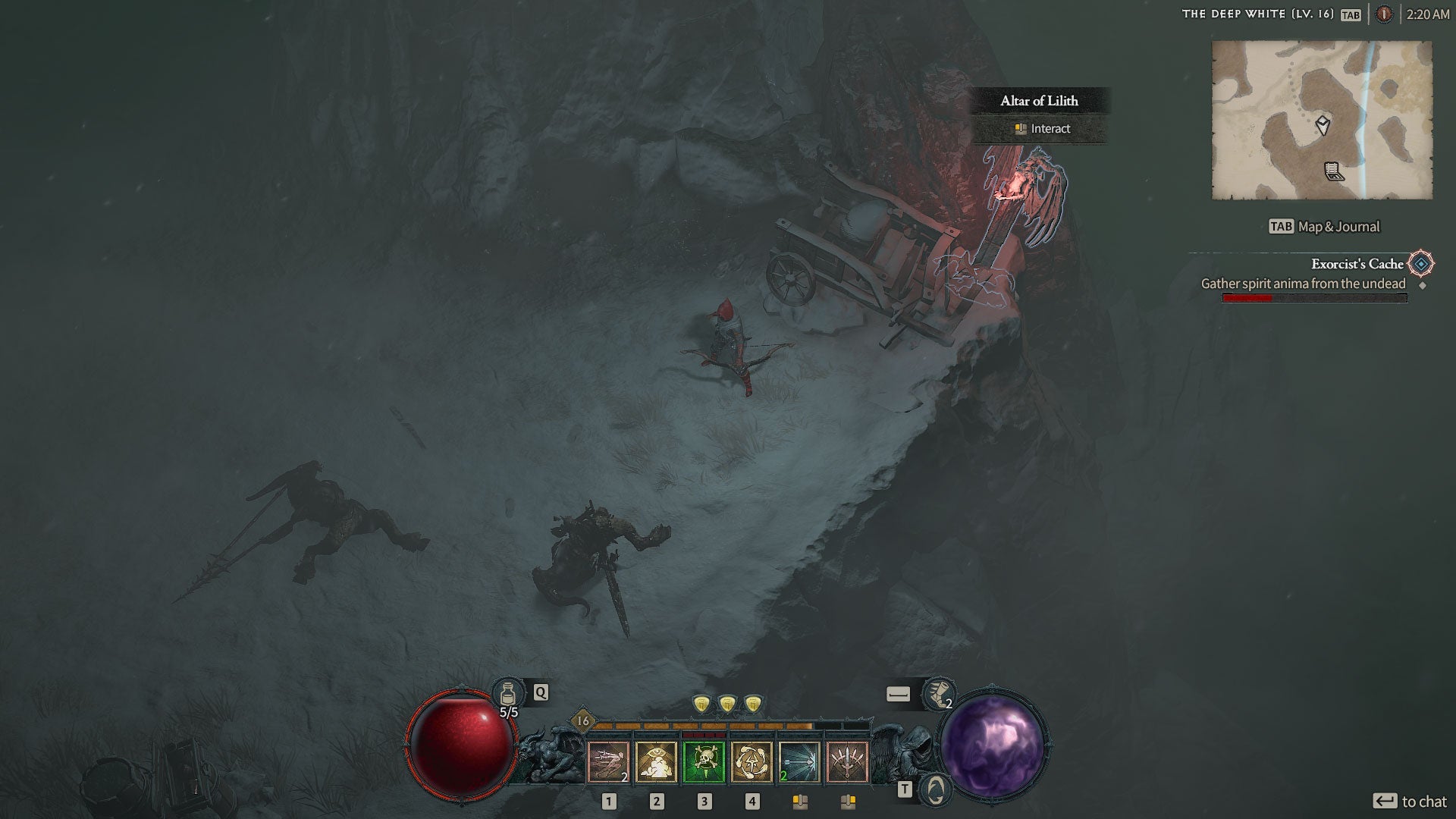Use the winged boot evade icon
The height and width of the screenshot is (819, 1456).
point(939,694)
